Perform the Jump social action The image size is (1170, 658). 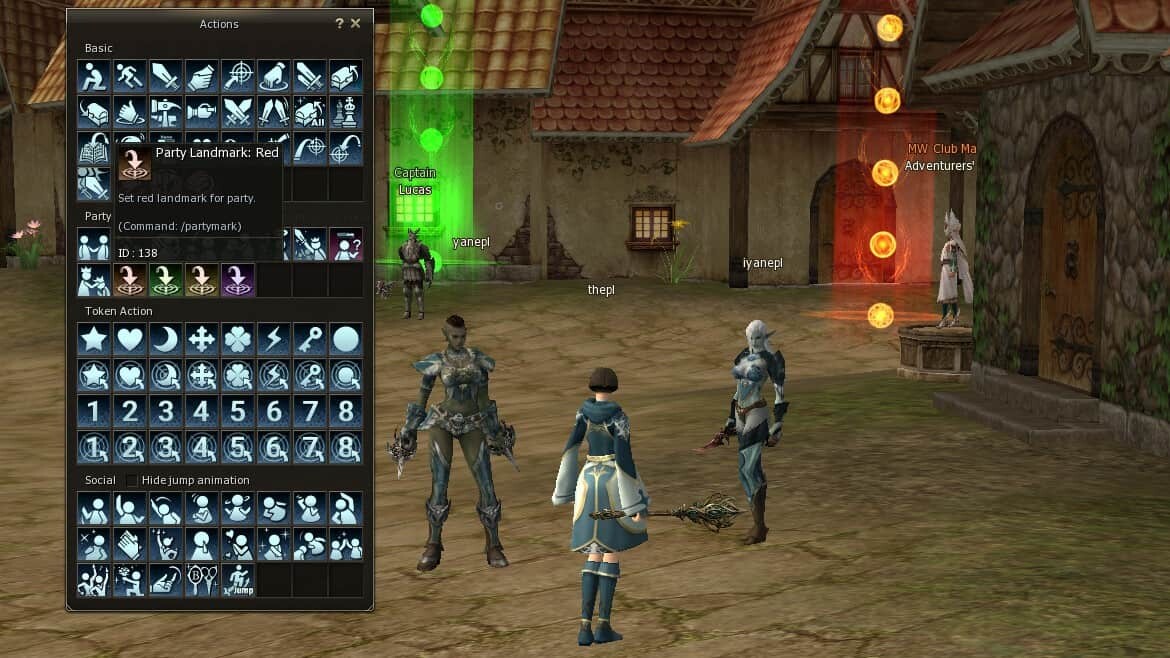[x=238, y=580]
